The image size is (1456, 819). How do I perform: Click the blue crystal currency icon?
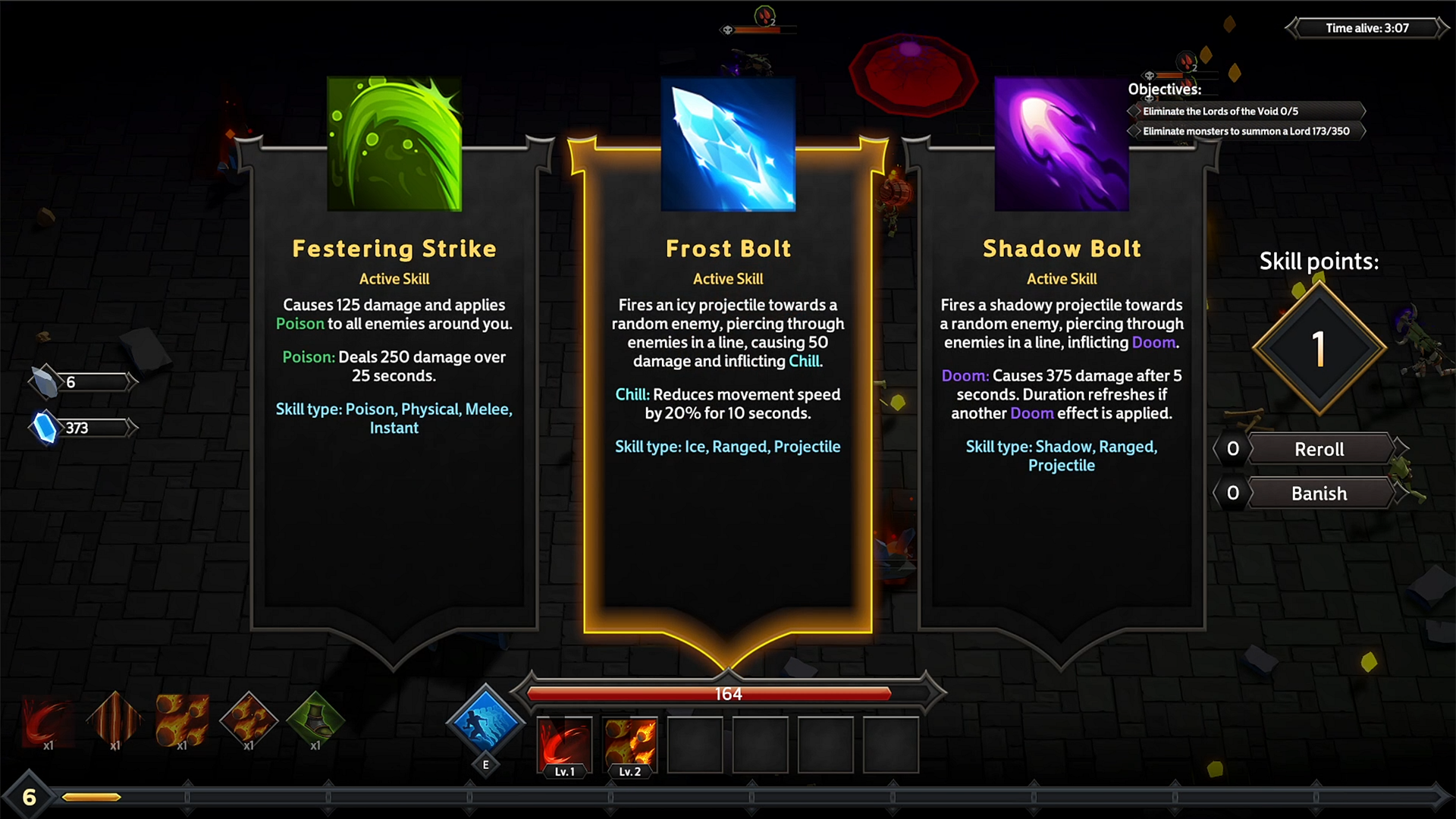(x=47, y=427)
